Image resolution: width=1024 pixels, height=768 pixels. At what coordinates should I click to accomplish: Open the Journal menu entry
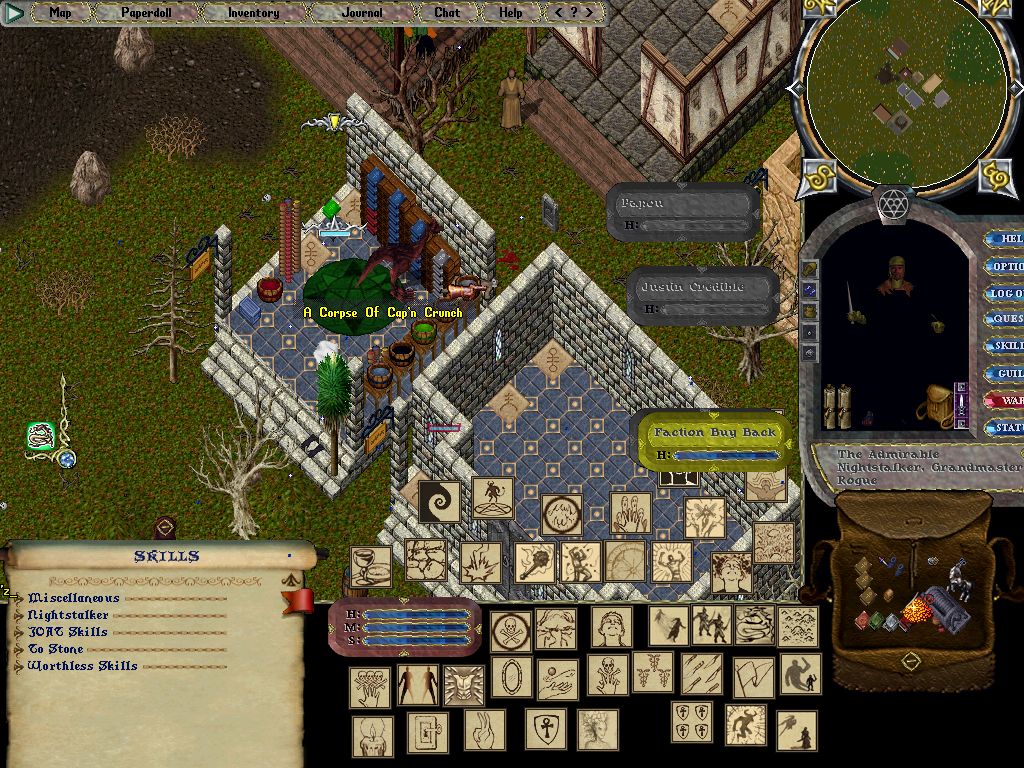tap(361, 13)
